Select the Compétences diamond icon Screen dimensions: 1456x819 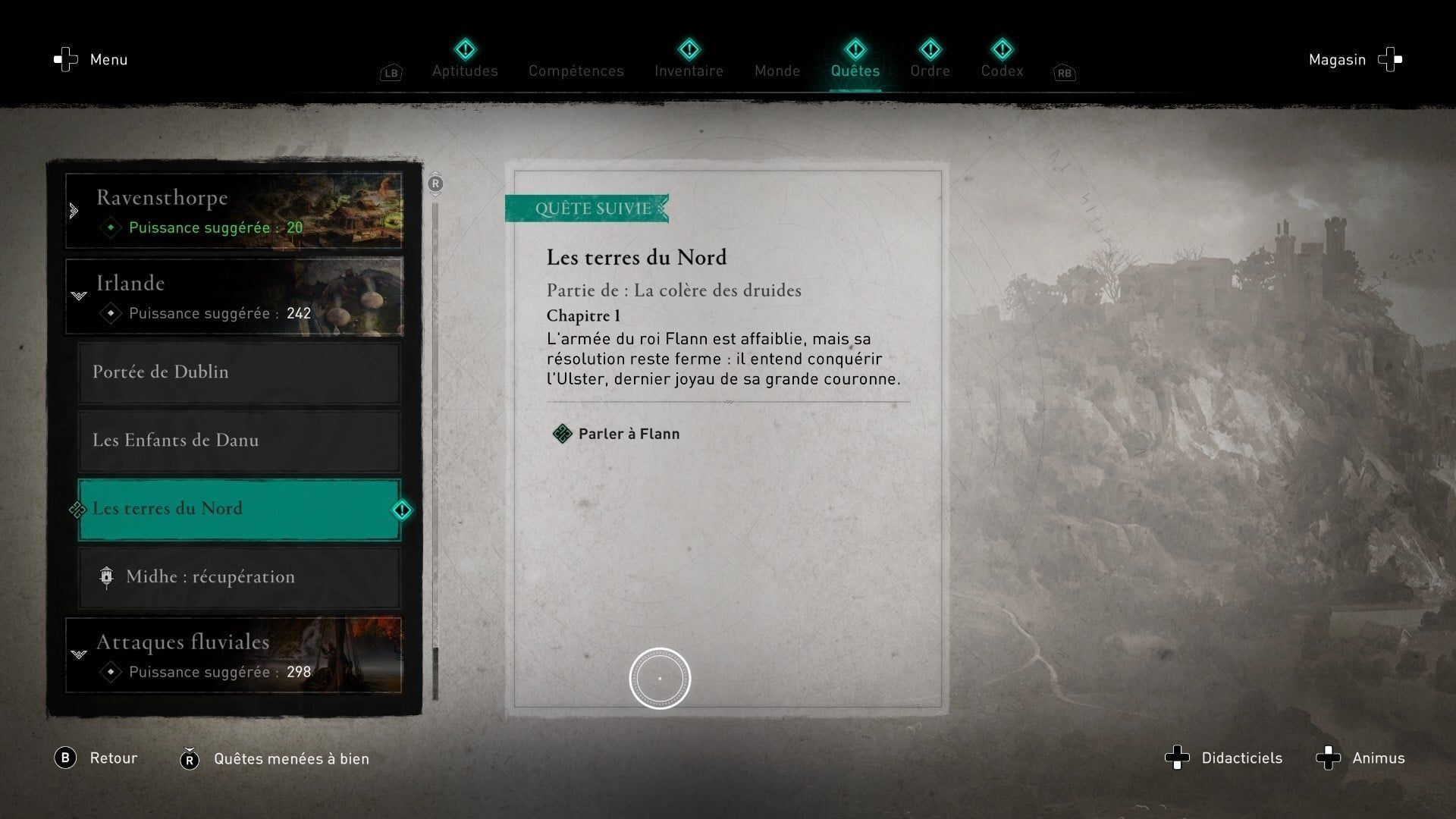point(576,50)
